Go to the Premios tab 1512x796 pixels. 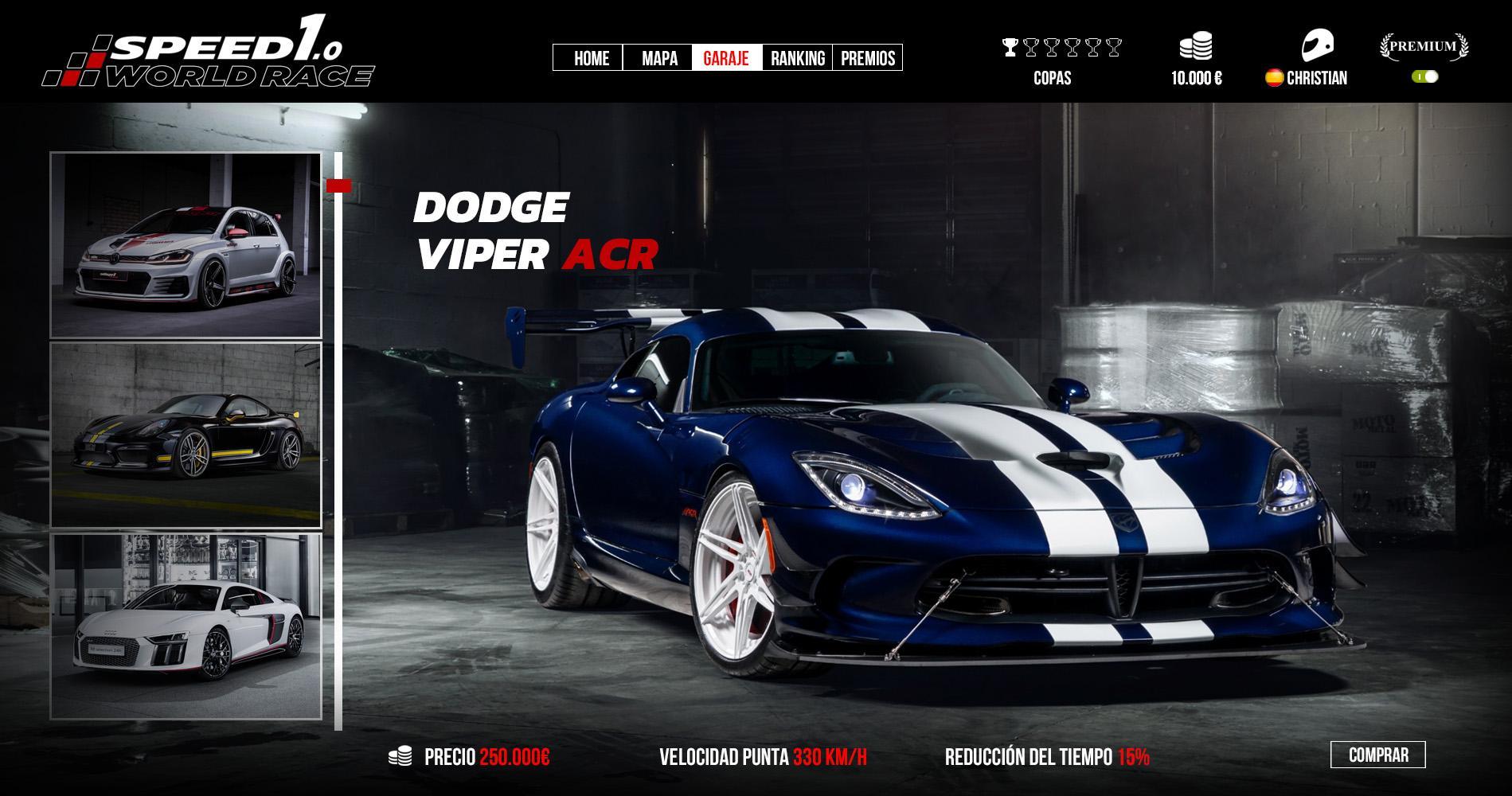[867, 58]
